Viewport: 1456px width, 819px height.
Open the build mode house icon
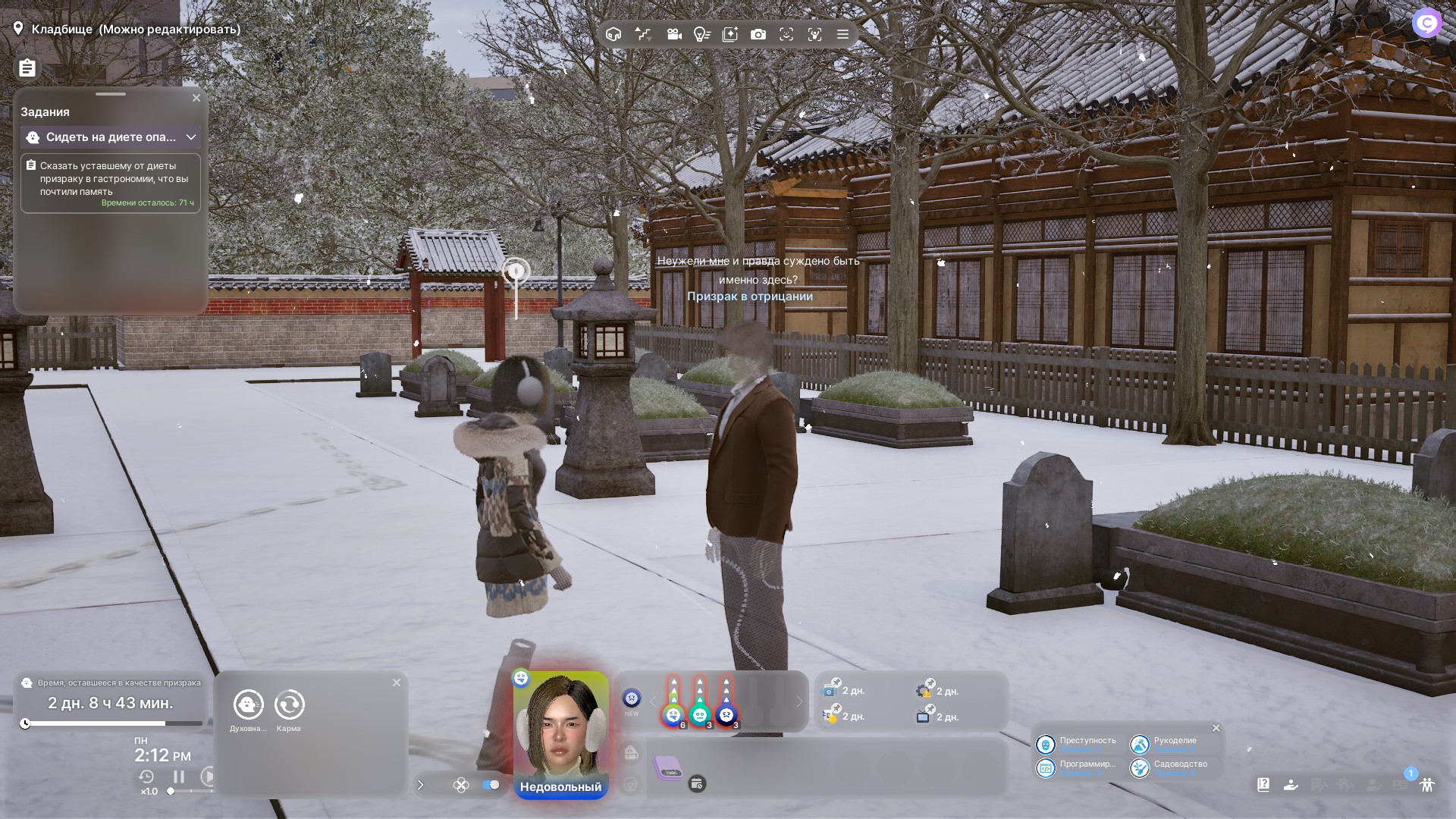click(613, 34)
